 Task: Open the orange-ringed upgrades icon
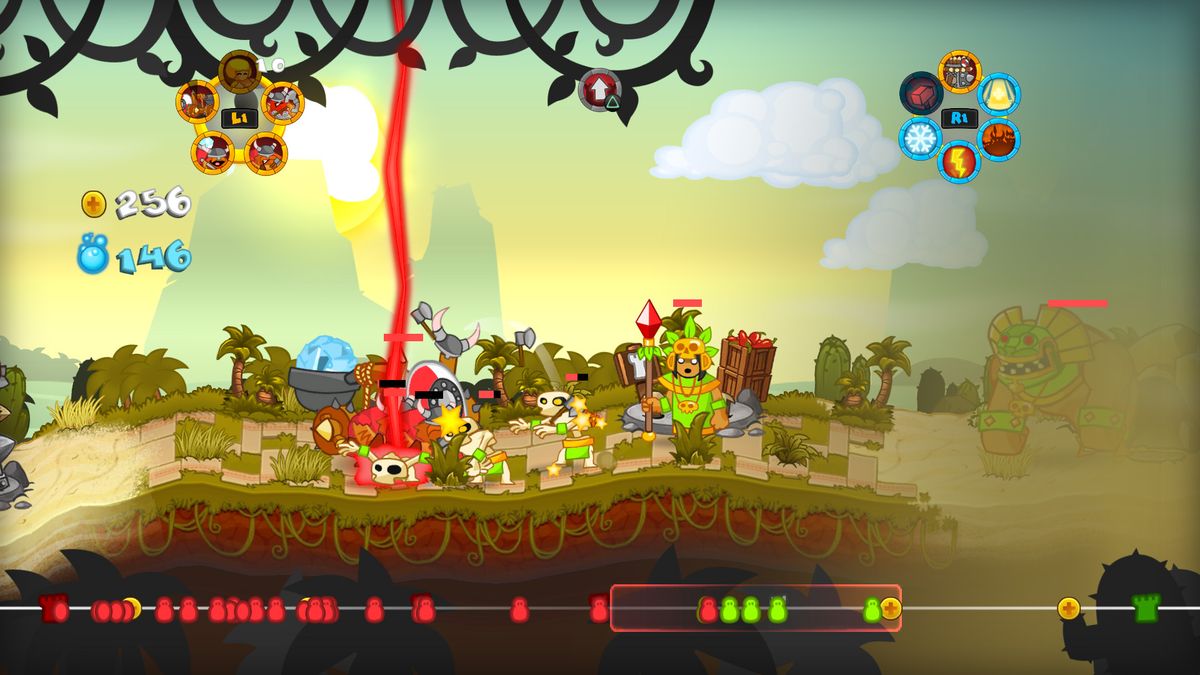(960, 72)
